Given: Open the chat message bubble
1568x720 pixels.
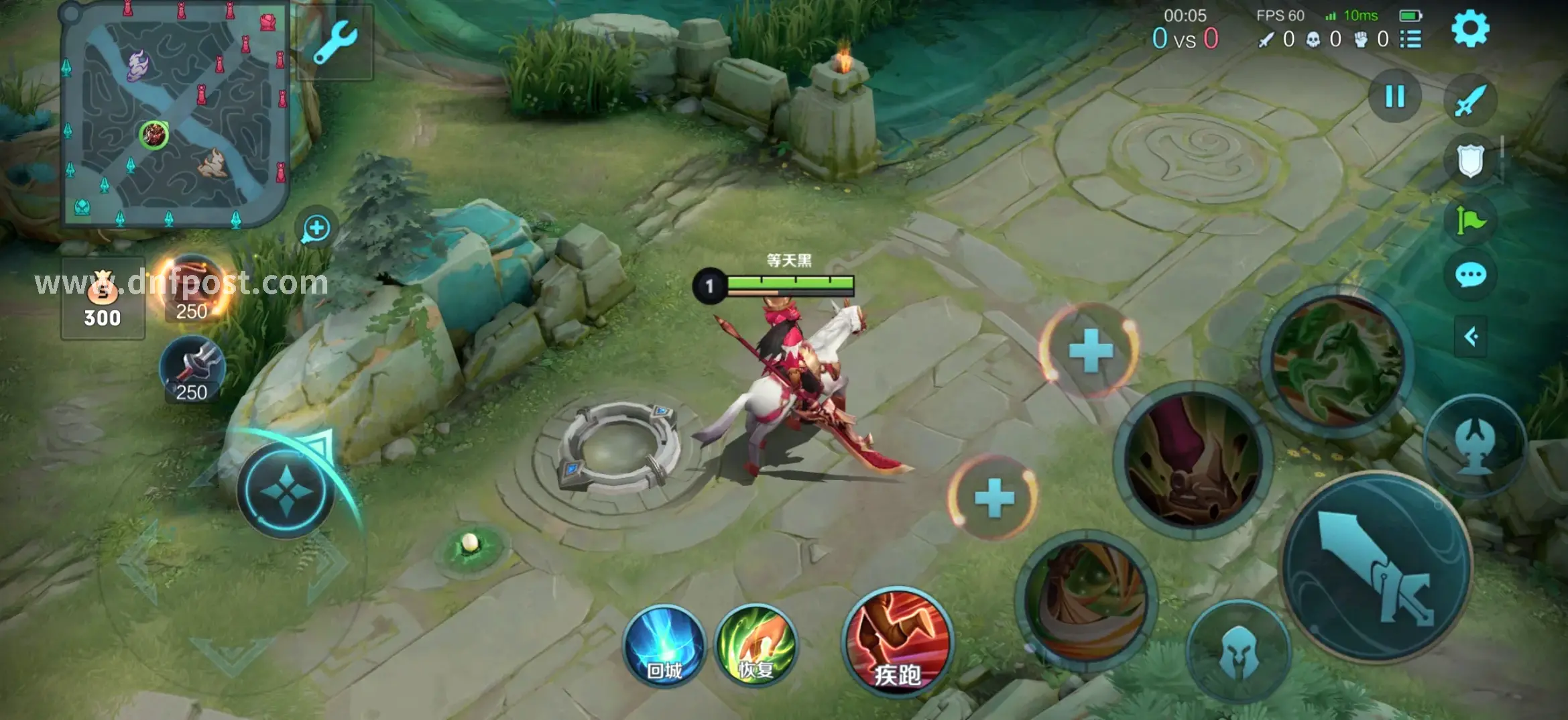Looking at the screenshot, I should pos(1471,275).
